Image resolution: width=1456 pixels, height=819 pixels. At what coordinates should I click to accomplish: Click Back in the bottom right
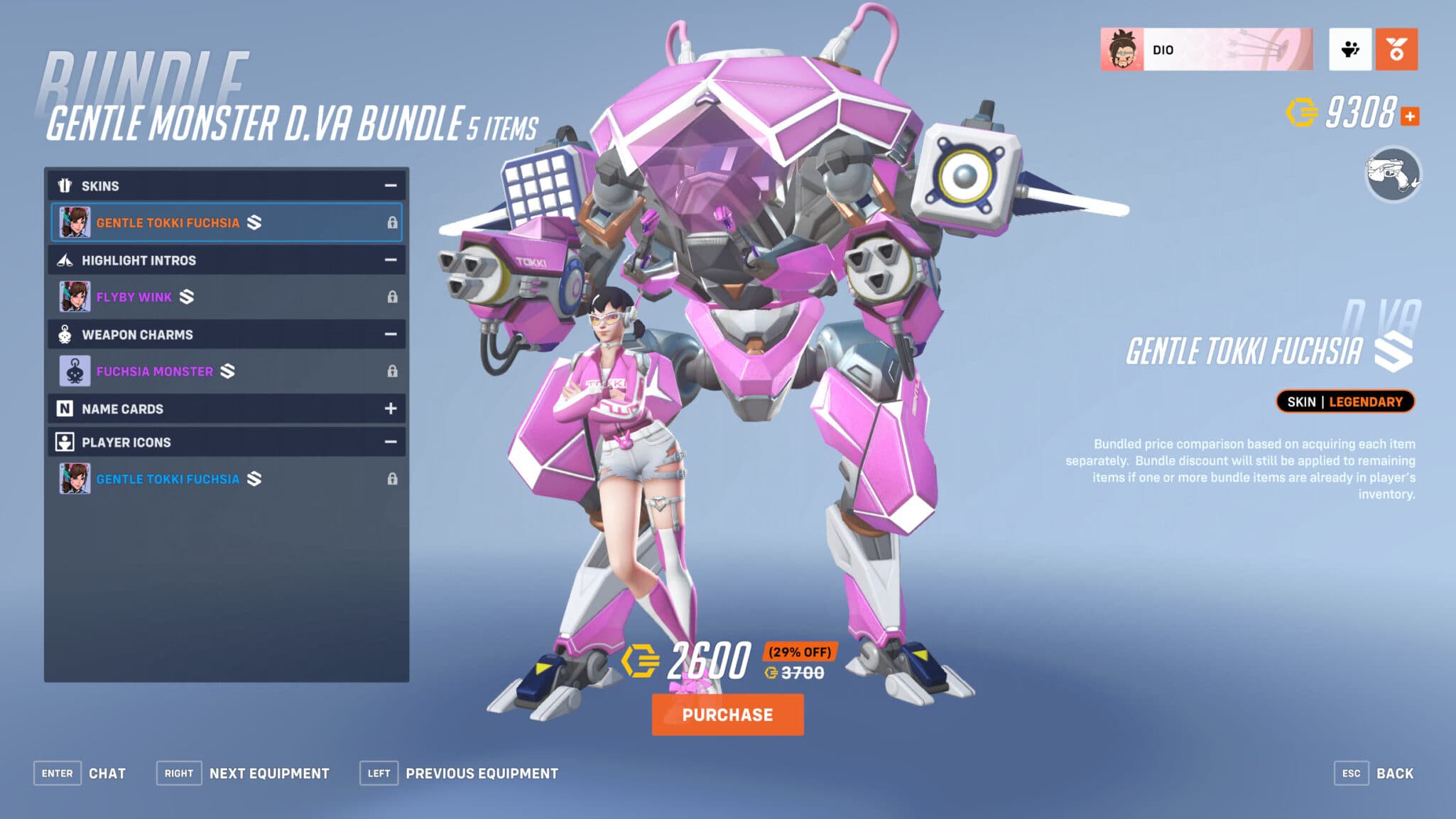coord(1396,773)
